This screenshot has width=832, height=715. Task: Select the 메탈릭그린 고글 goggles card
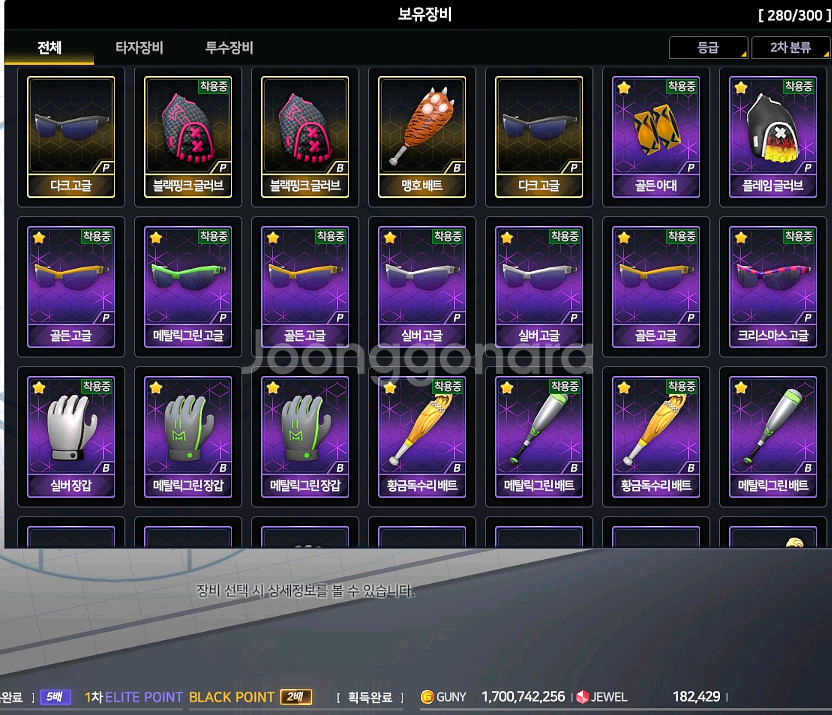point(188,286)
